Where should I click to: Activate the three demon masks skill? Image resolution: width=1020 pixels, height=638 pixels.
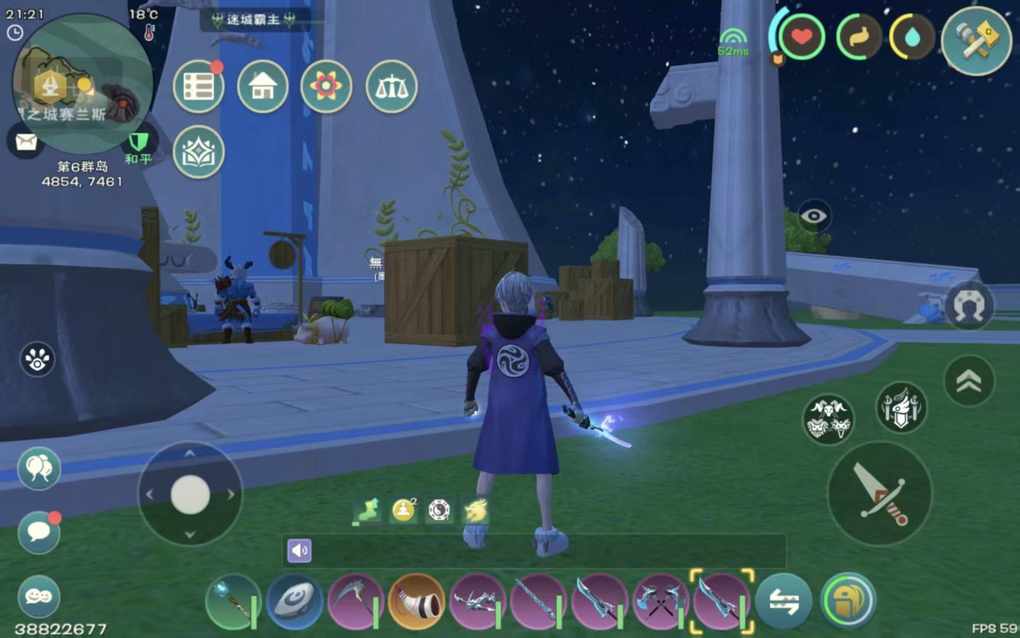click(x=828, y=419)
